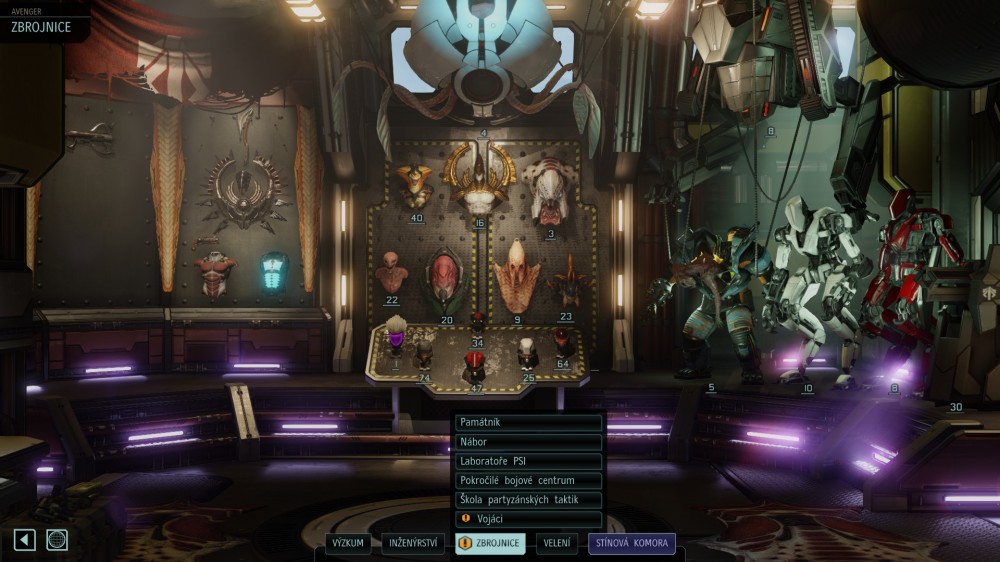
Task: Go to Stínová komora
Action: coord(632,544)
